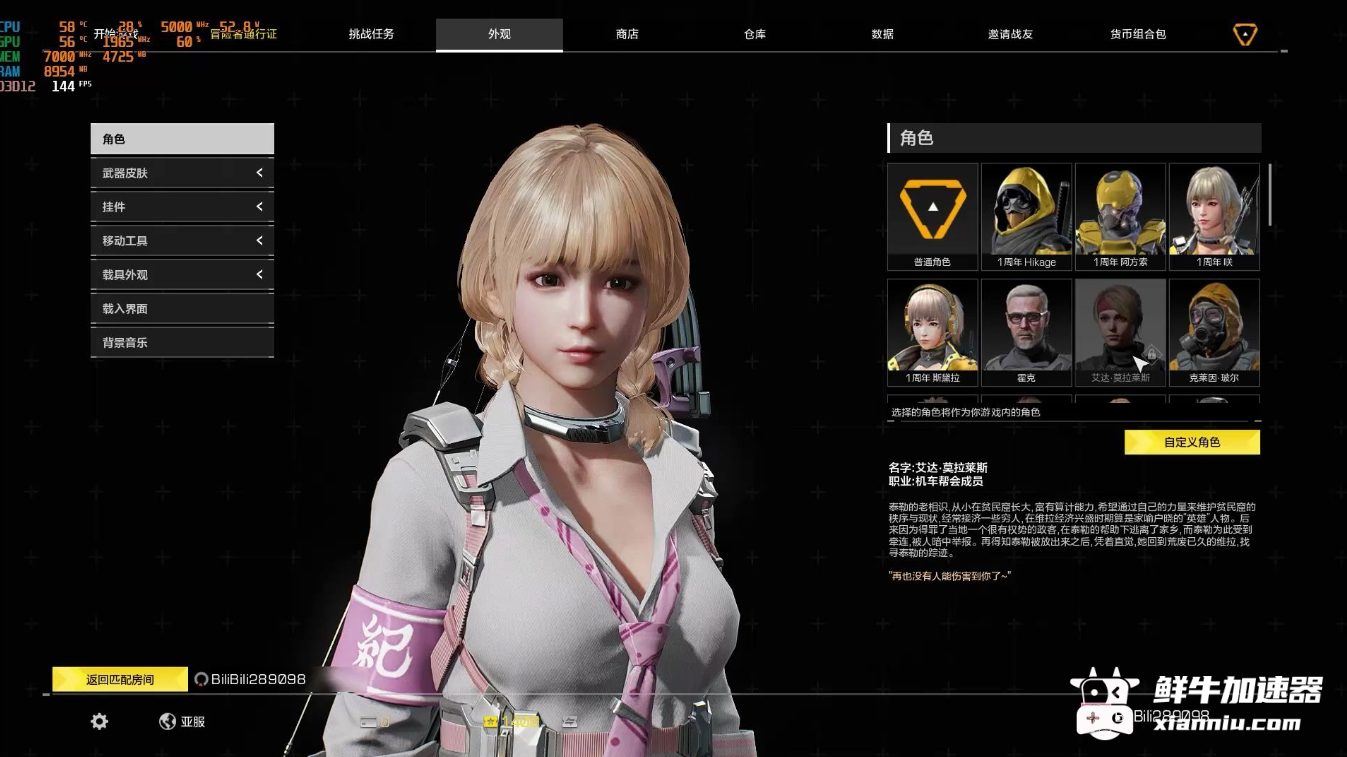Screen dimensions: 1347x757
Task: Switch to the 商店 tab
Action: (x=627, y=34)
